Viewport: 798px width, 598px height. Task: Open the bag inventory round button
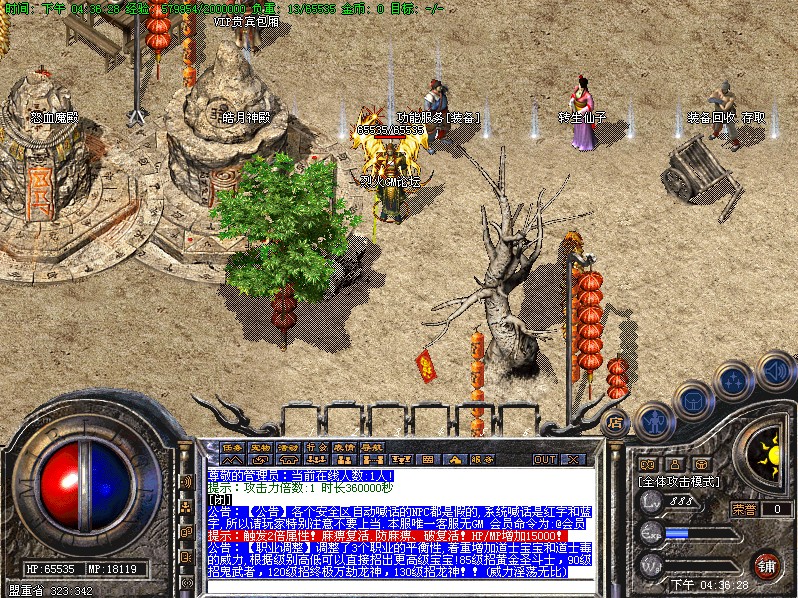(693, 401)
